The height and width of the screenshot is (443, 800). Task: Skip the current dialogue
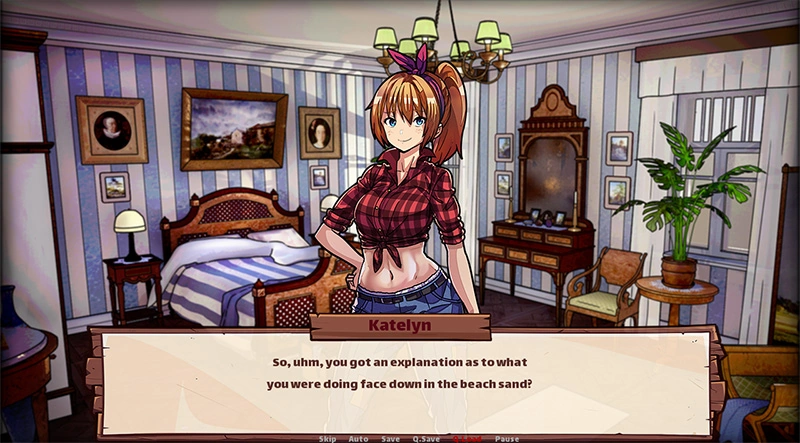click(x=328, y=438)
